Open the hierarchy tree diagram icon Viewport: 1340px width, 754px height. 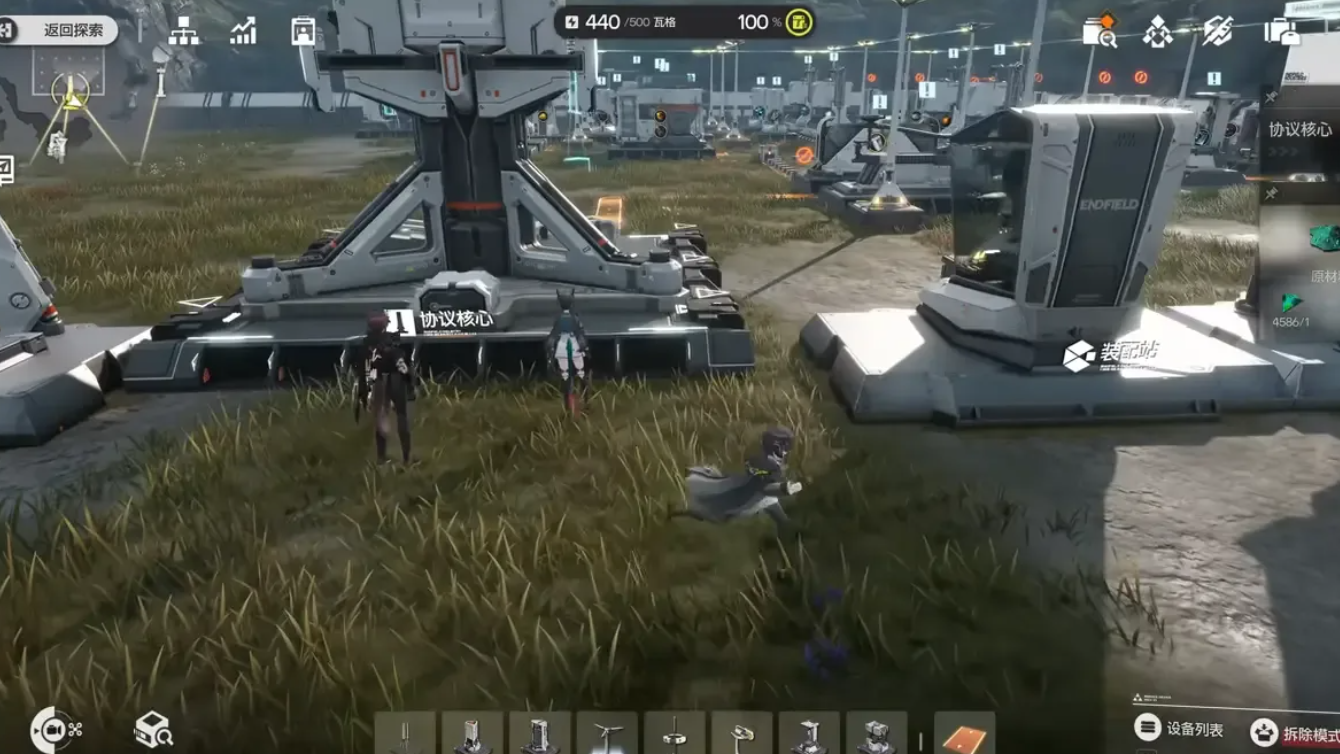(183, 32)
